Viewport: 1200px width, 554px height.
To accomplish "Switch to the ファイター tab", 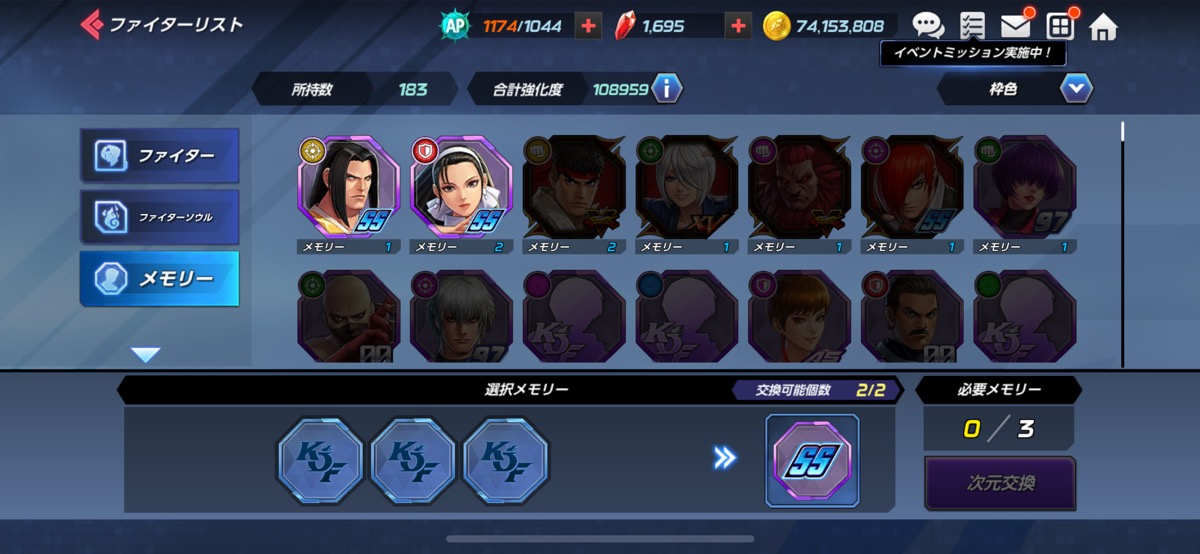I will click(x=160, y=156).
